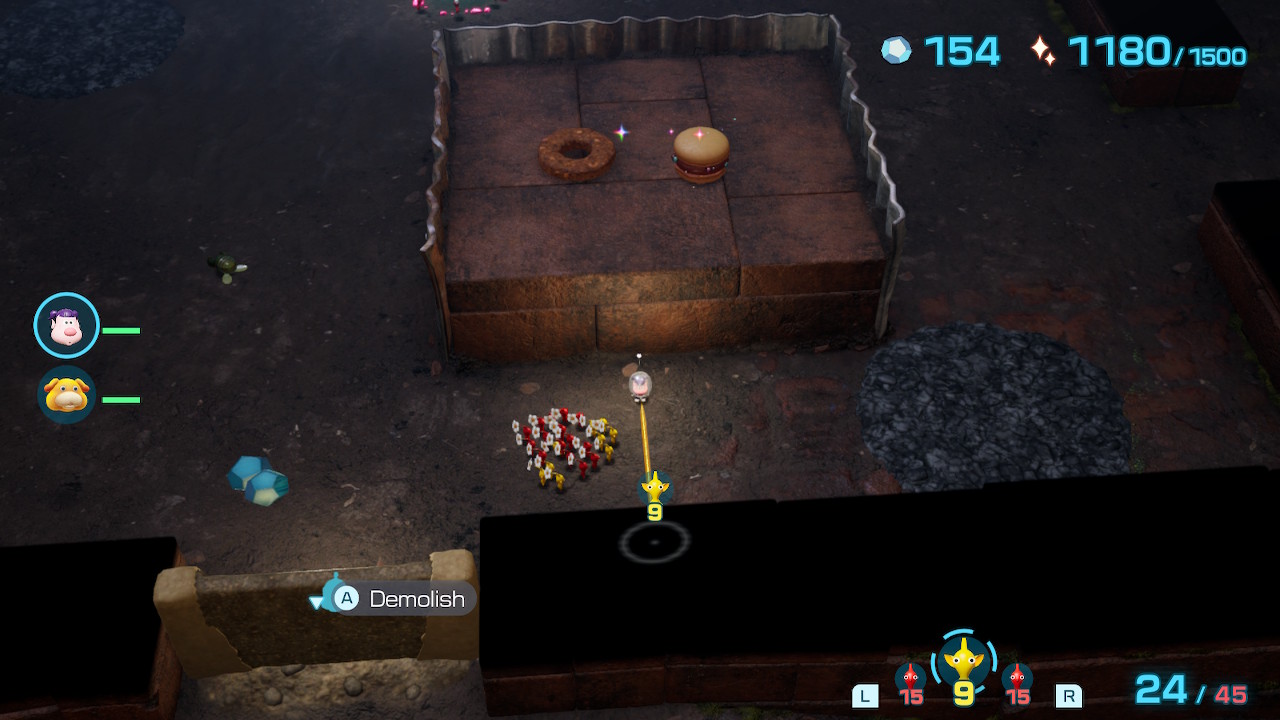Switch to the Oatchi dog portrait
Viewport: 1280px width, 720px height.
66,395
